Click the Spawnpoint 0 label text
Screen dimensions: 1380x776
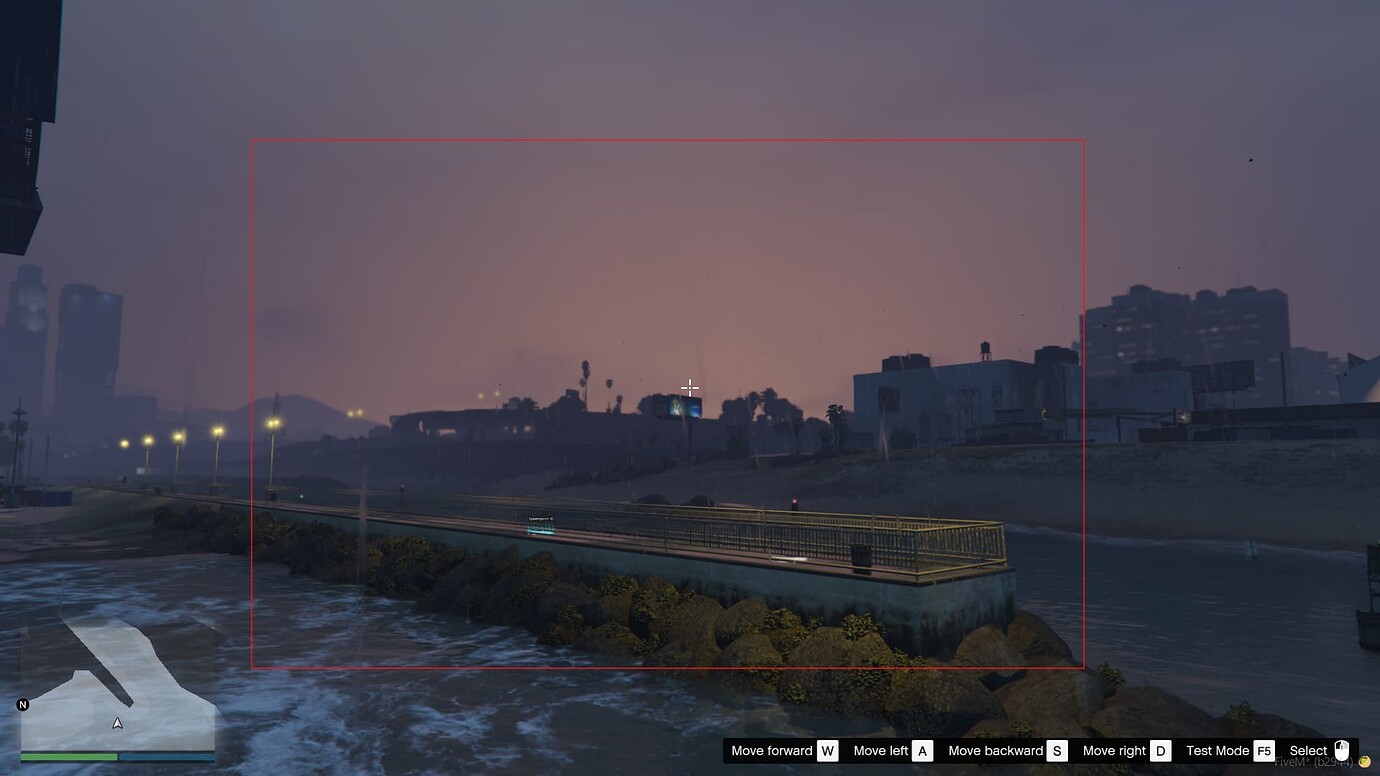(541, 518)
